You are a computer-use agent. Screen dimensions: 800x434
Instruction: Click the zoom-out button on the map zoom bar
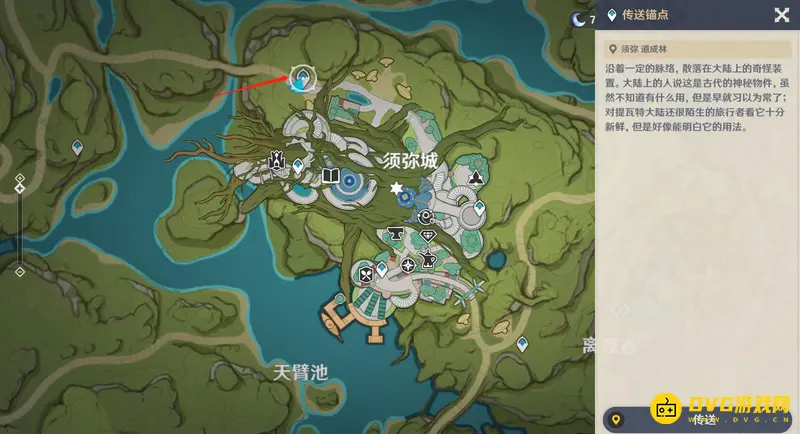(20, 271)
